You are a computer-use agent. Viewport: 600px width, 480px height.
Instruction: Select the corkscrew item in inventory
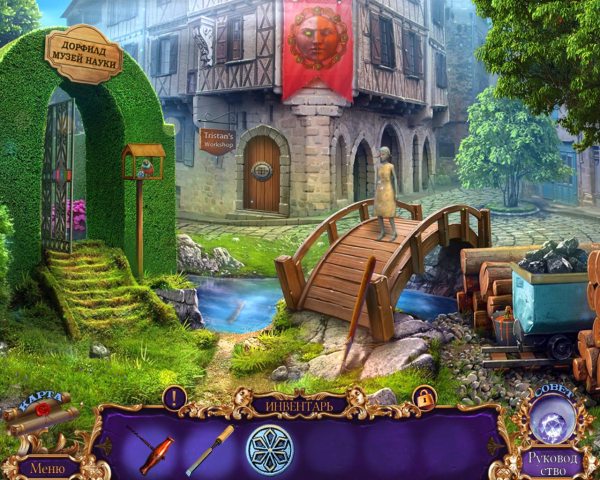pos(155,448)
